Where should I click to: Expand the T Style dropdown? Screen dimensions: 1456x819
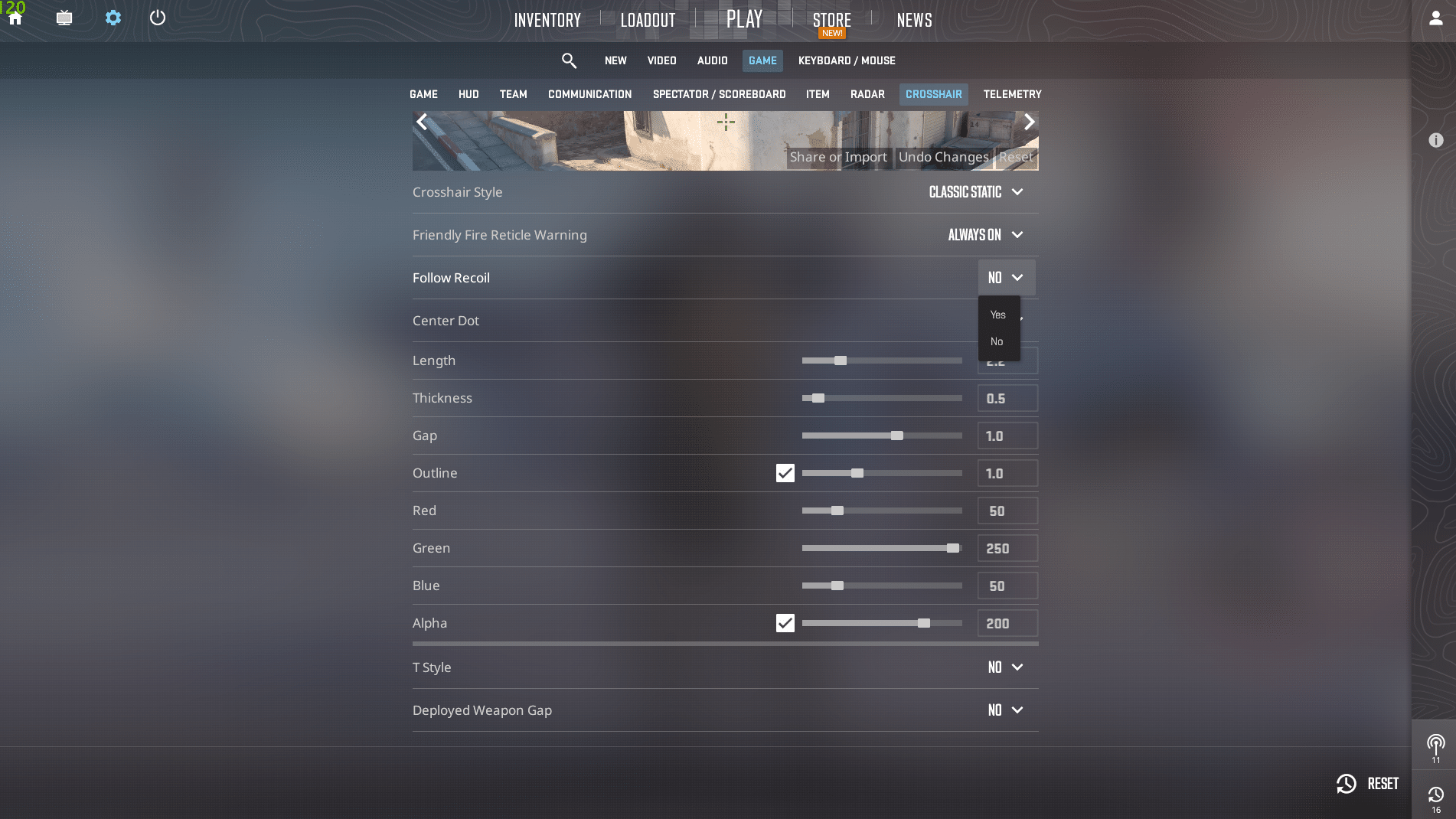(1004, 667)
